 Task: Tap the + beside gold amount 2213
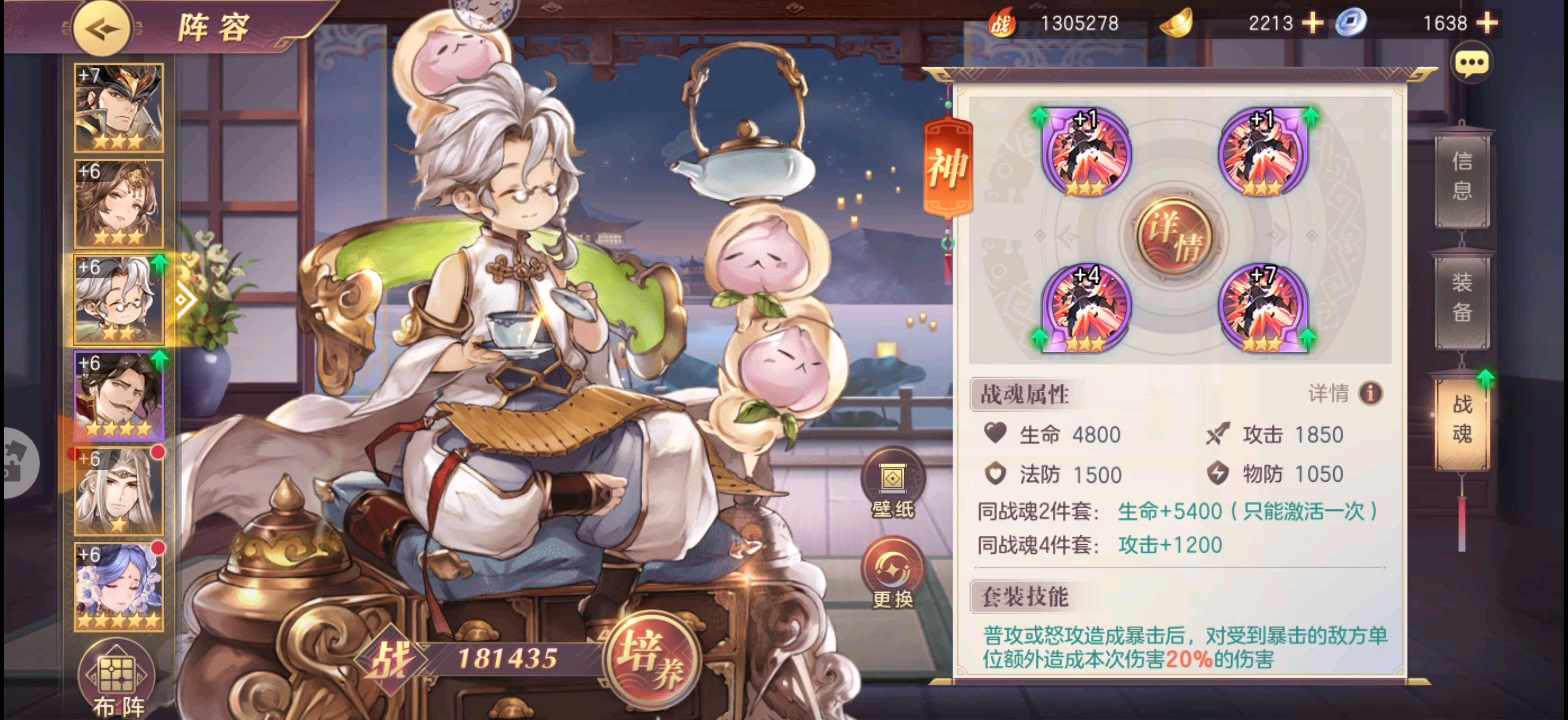1313,22
